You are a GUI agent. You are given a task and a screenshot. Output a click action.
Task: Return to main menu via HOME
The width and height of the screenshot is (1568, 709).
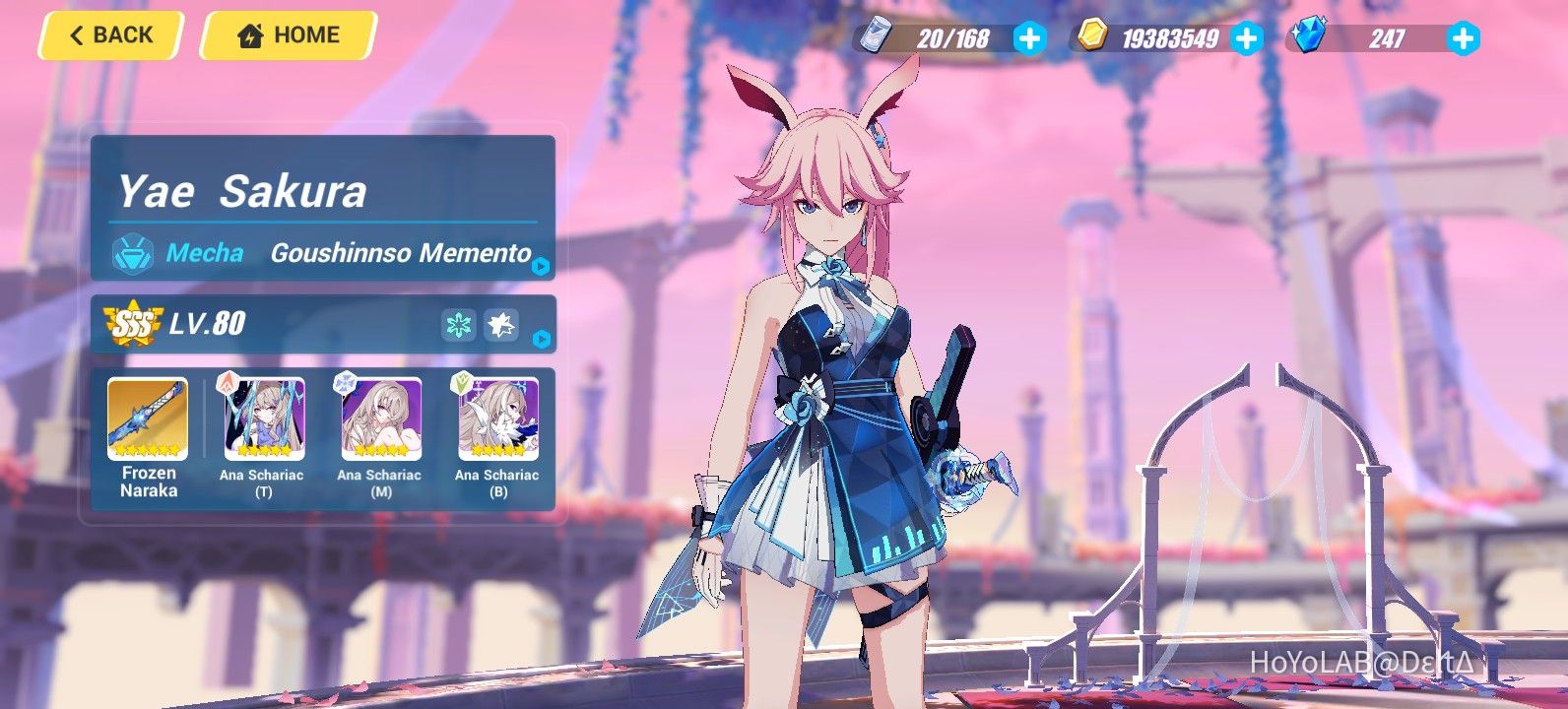pos(289,34)
